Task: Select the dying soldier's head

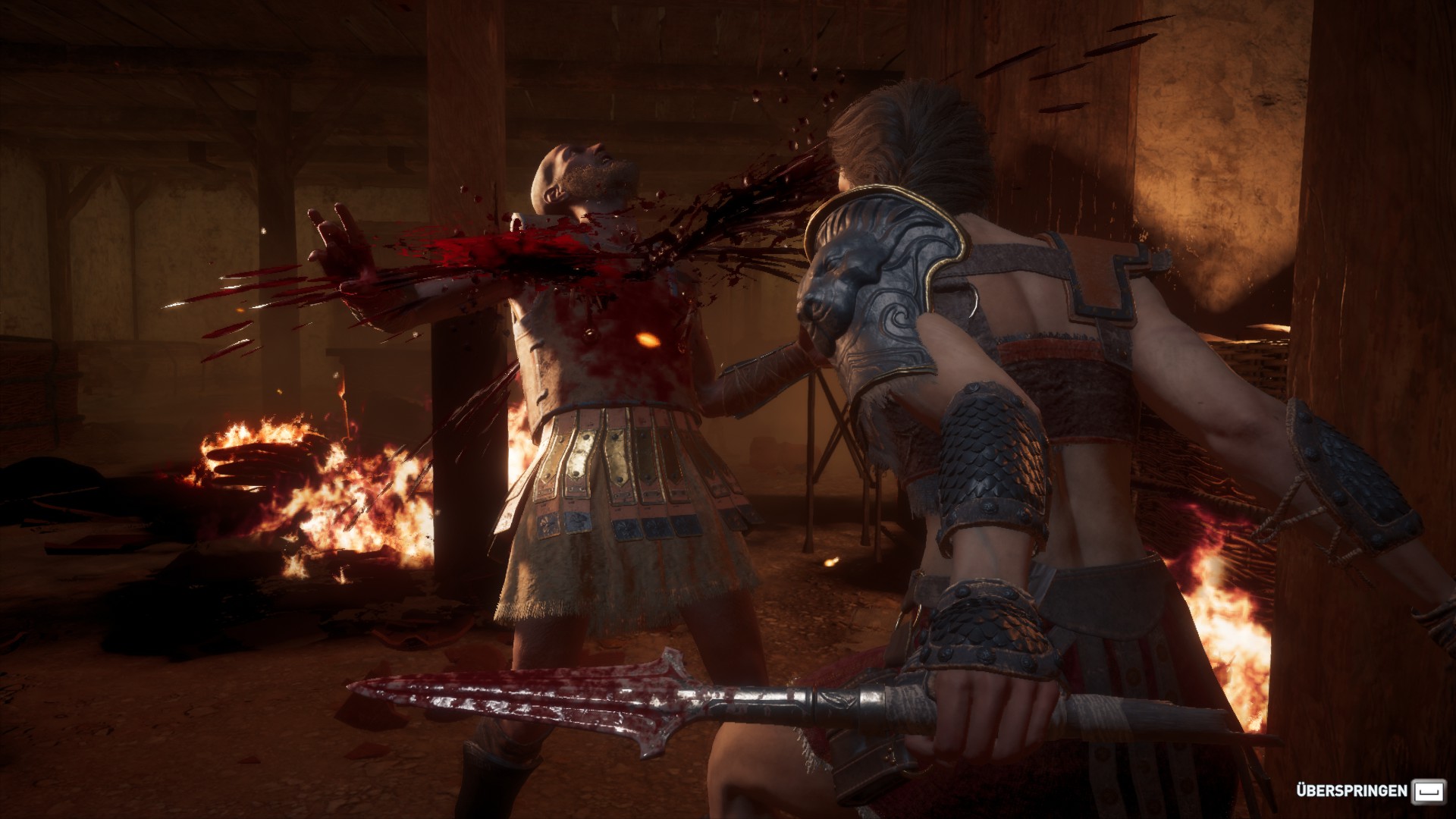Action: coord(584,174)
